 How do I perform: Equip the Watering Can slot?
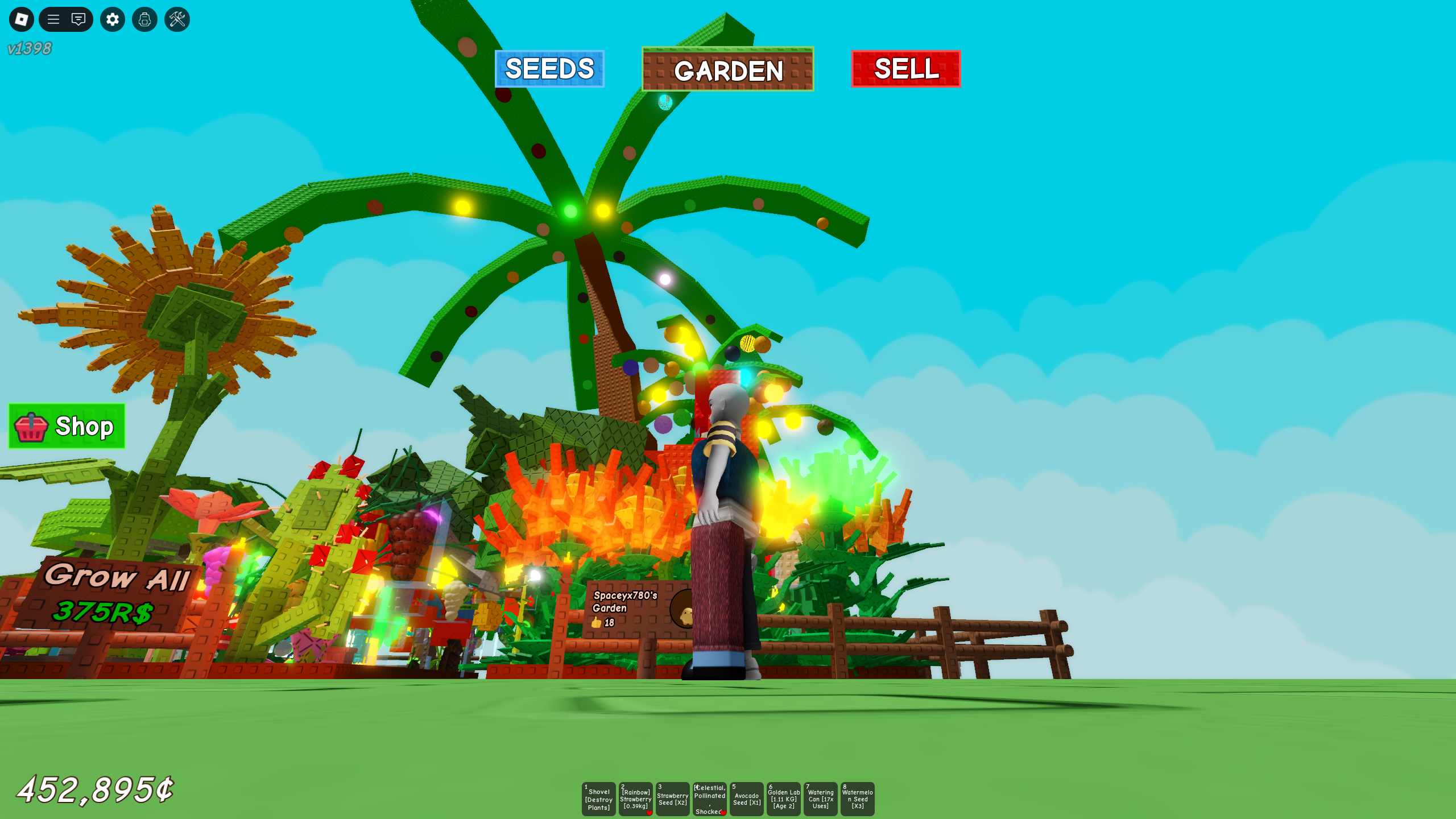coord(820,799)
